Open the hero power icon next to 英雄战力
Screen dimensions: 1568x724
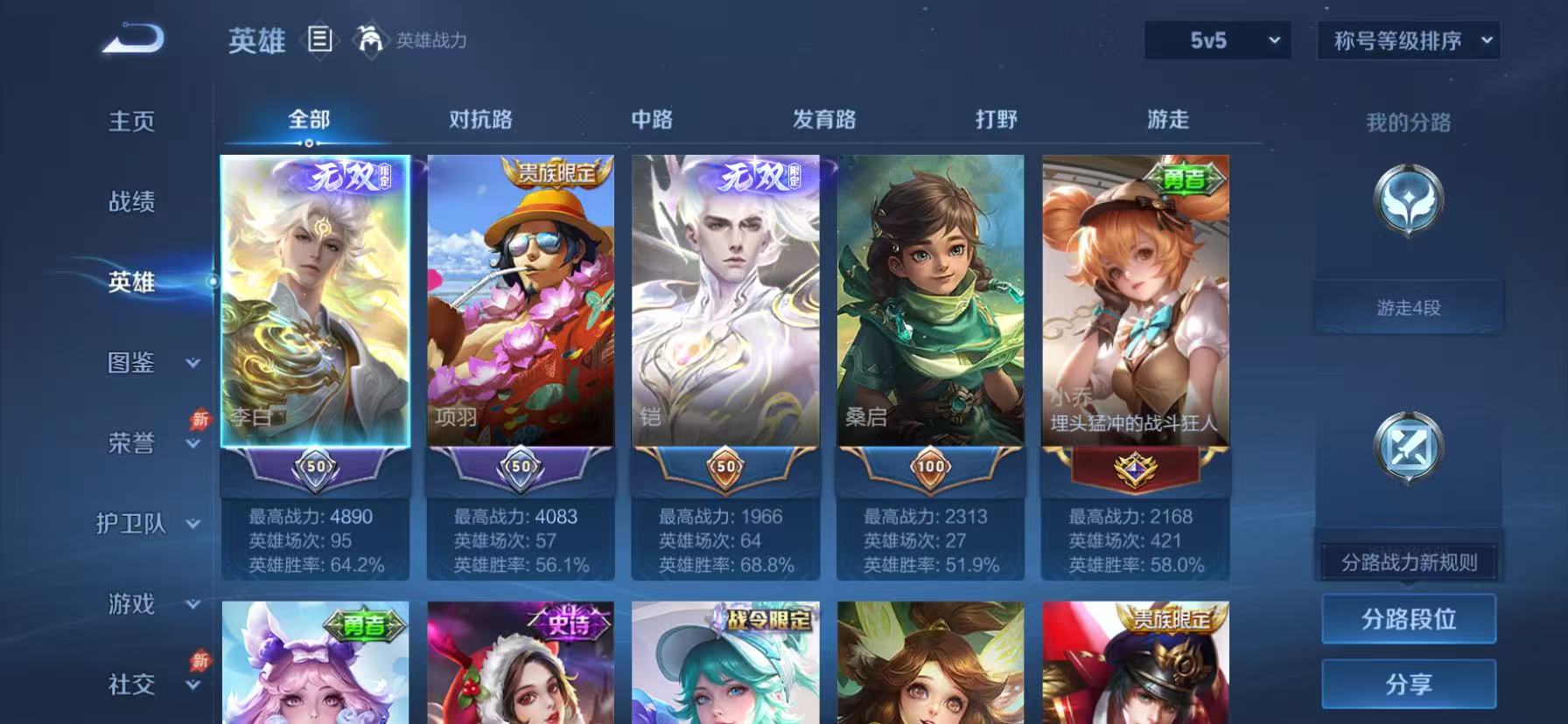coord(371,38)
